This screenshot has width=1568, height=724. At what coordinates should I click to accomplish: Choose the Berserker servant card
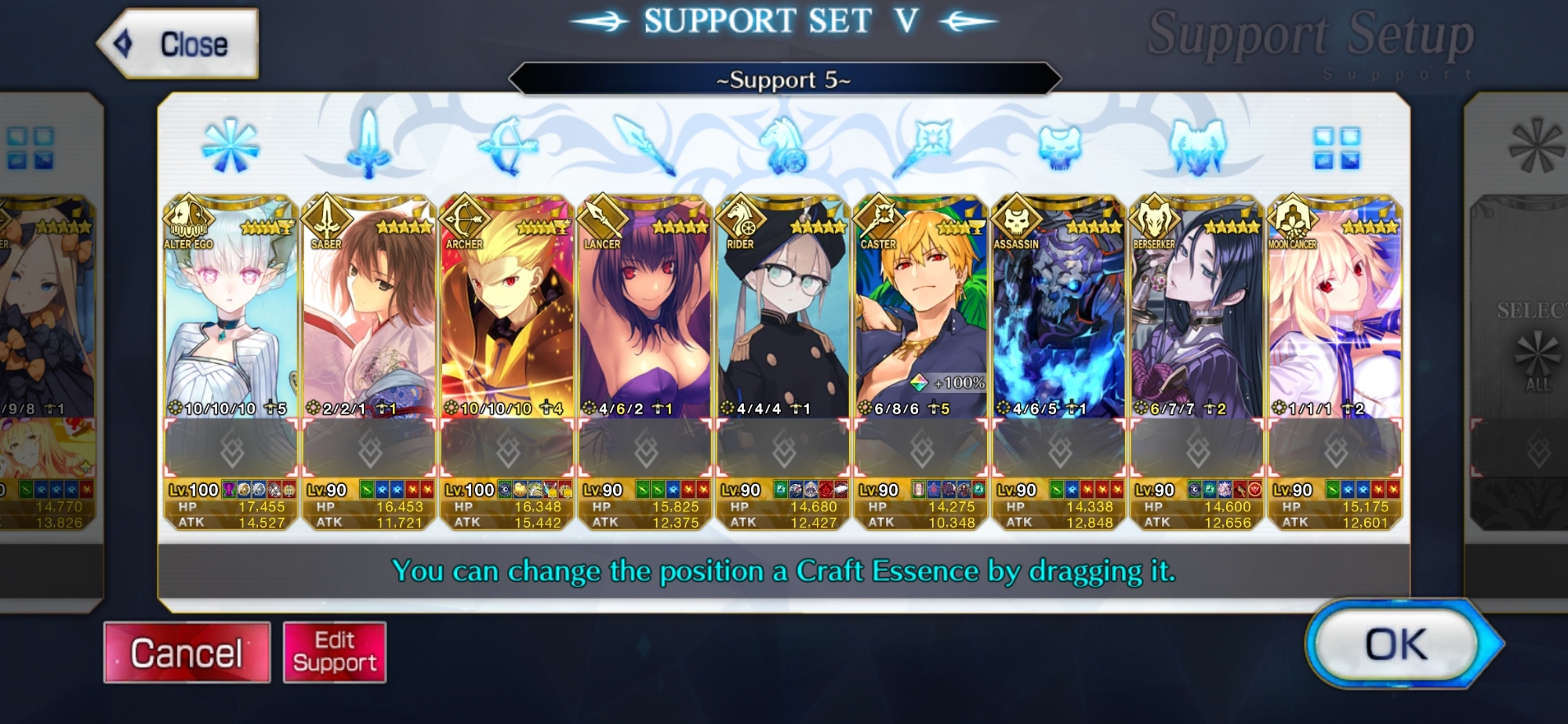point(1196,314)
